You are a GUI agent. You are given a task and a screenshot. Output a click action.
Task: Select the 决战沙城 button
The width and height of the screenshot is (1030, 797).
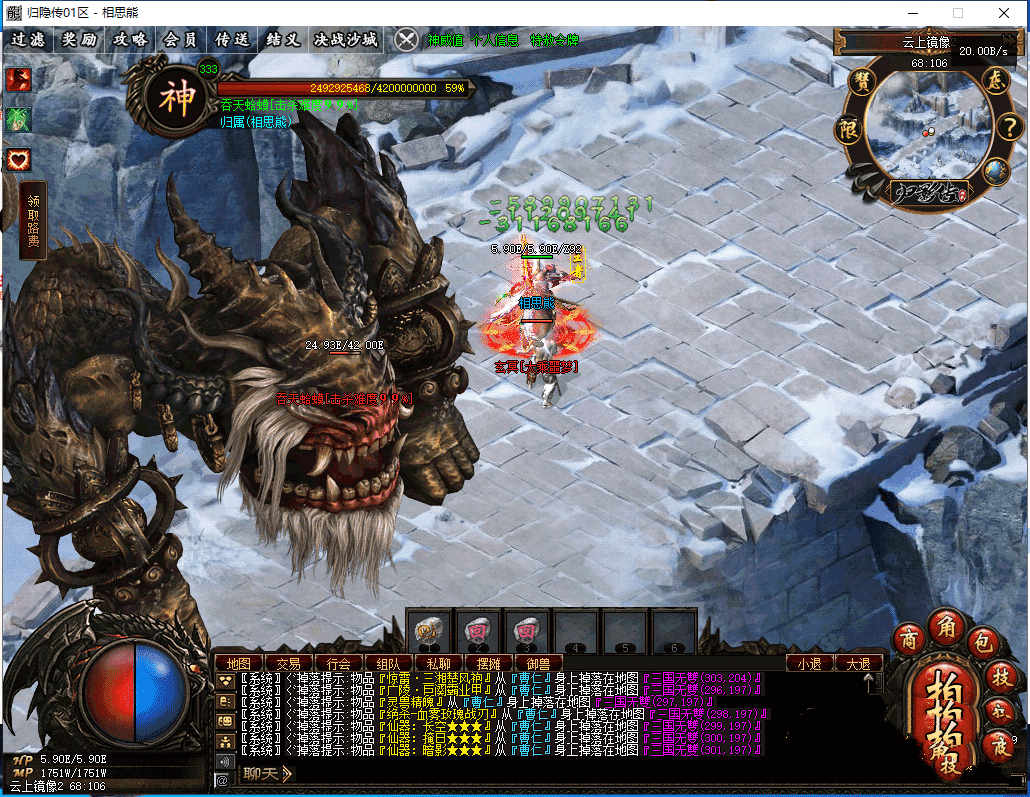(346, 40)
